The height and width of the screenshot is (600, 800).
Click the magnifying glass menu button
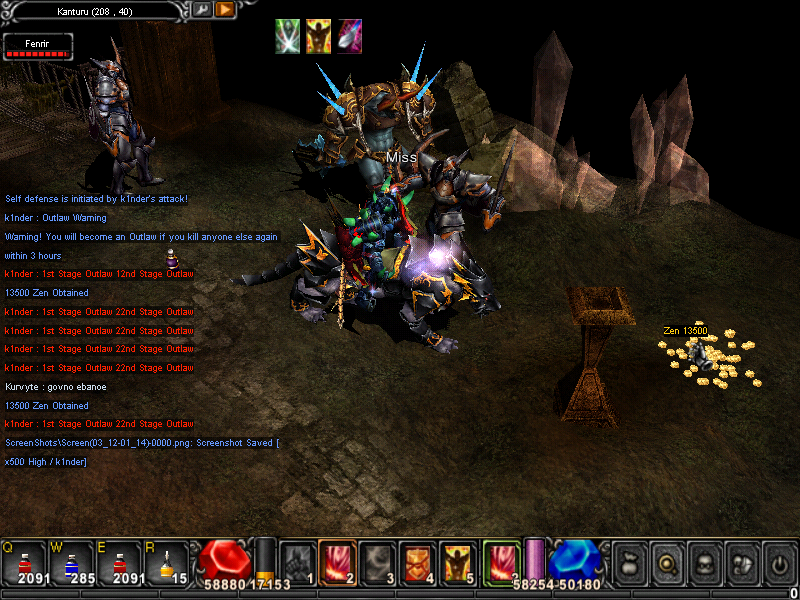click(665, 563)
